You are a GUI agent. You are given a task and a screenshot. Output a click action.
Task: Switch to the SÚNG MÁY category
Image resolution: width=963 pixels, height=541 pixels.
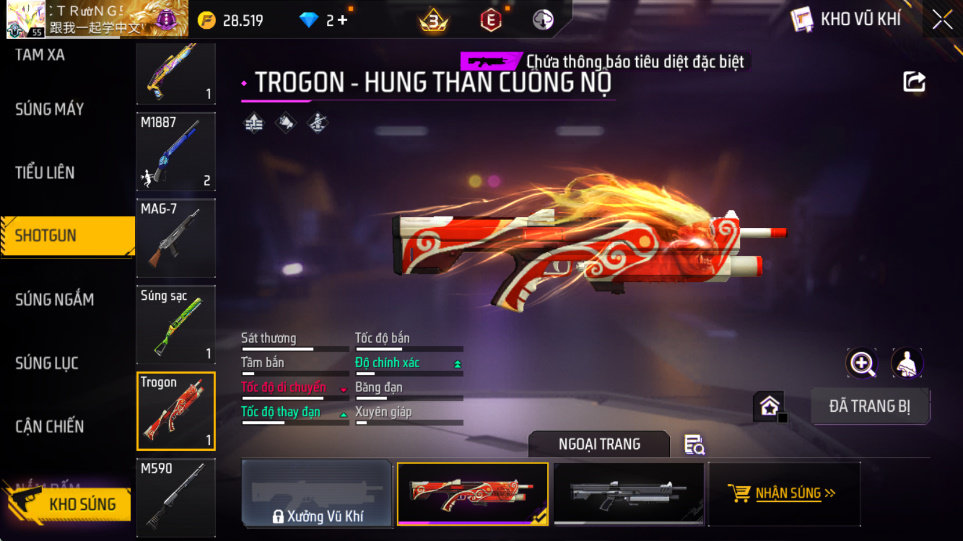pyautogui.click(x=50, y=109)
